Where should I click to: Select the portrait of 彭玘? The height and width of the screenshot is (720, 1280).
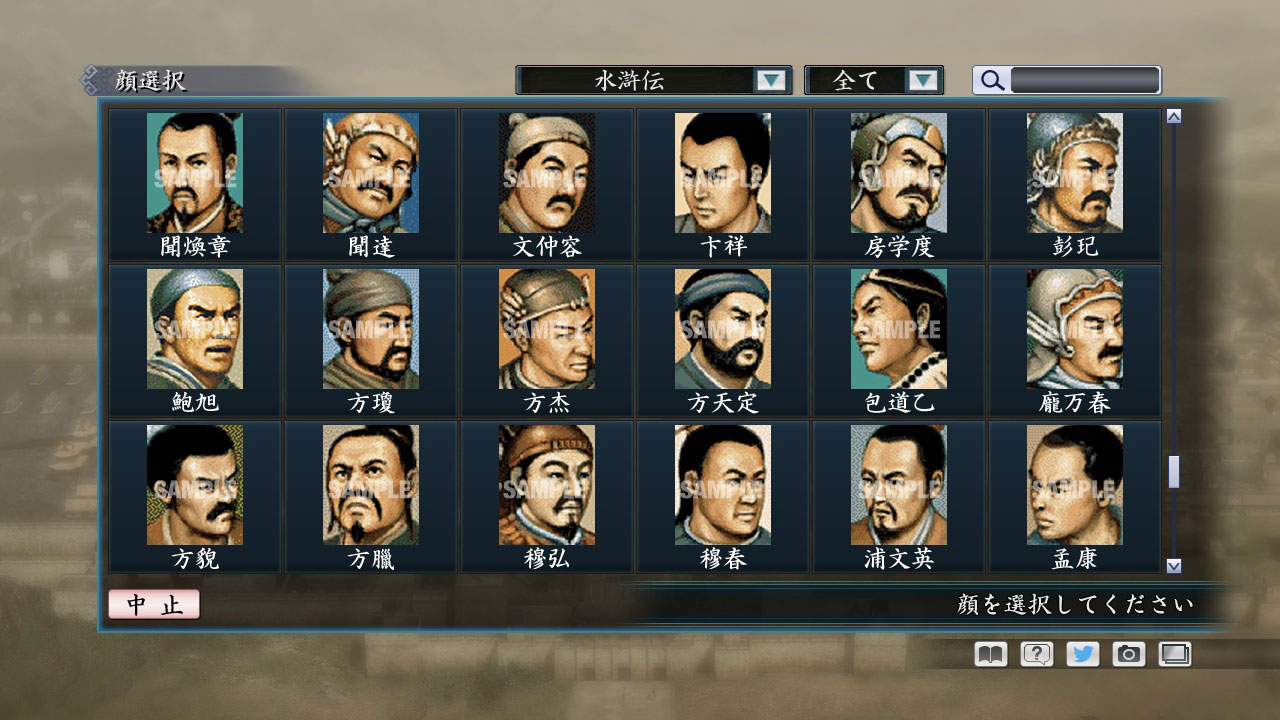[1074, 171]
